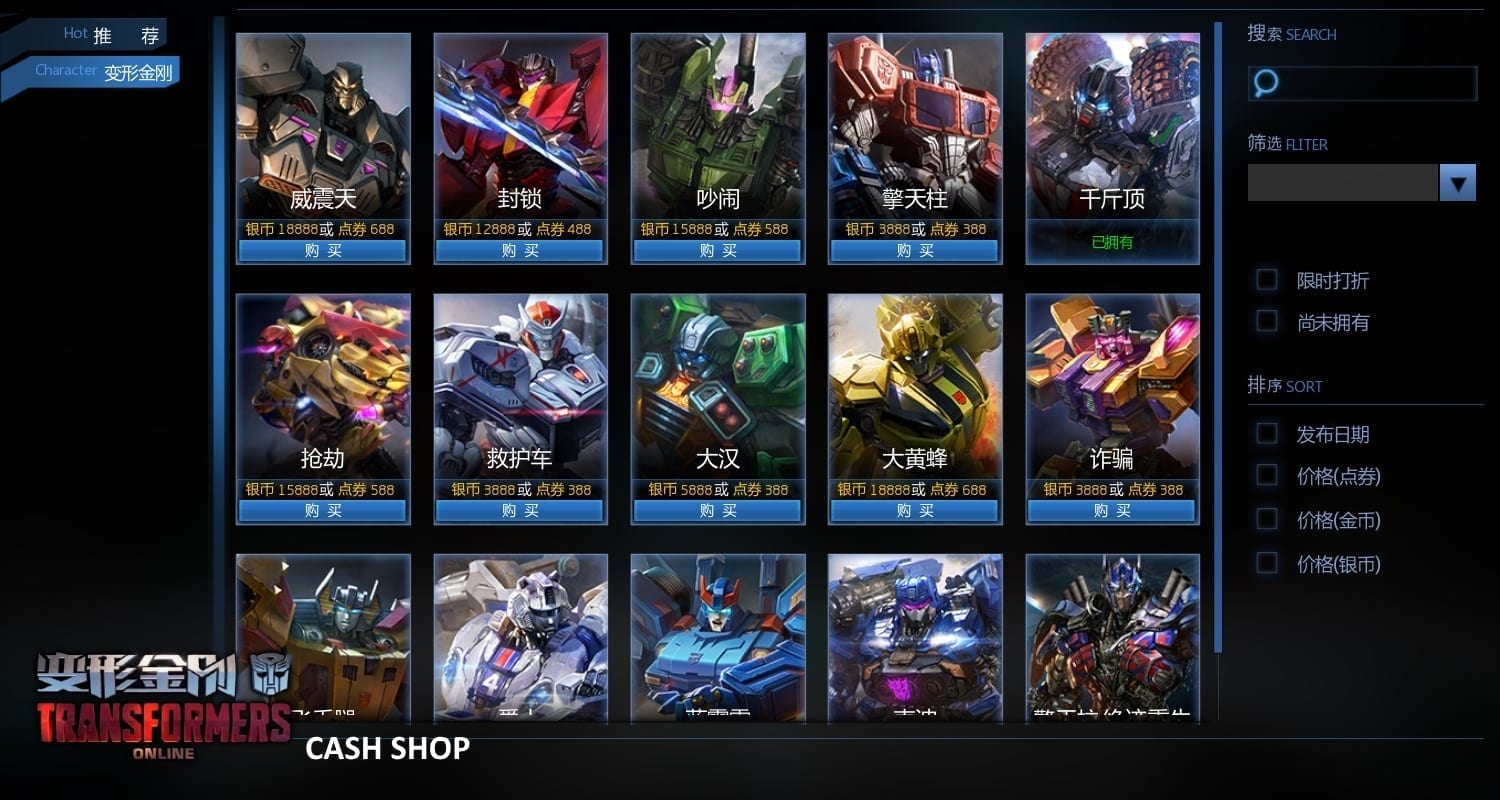Viewport: 1500px width, 800px height.
Task: Click 购买 under 吵闹
Action: coord(717,251)
